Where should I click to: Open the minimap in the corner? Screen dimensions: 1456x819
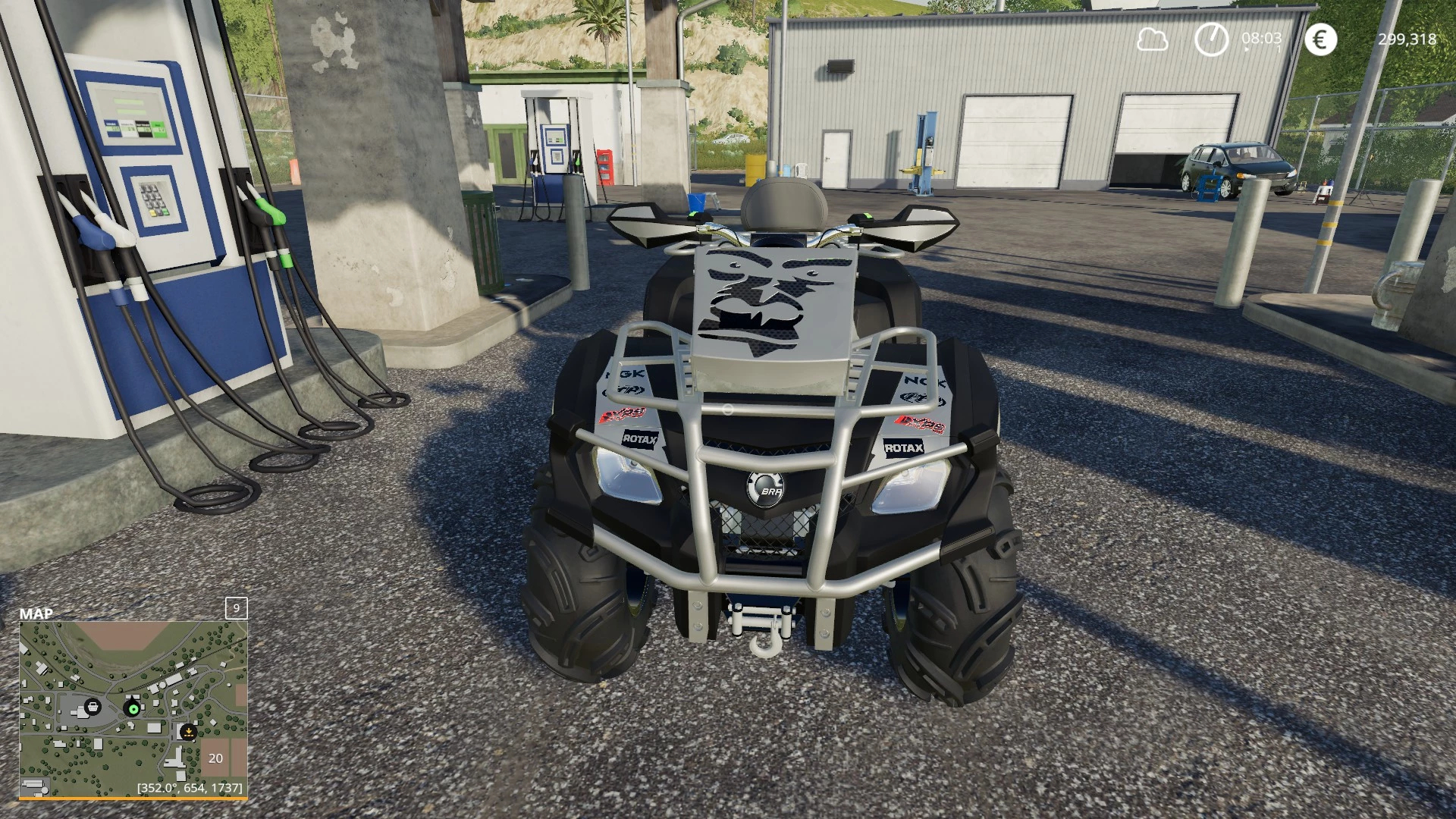[133, 709]
